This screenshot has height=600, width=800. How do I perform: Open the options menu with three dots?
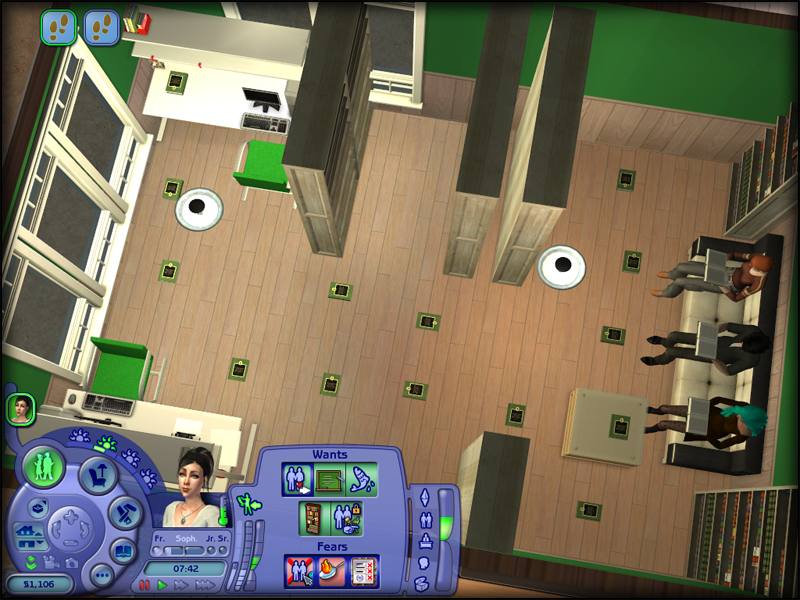[101, 574]
